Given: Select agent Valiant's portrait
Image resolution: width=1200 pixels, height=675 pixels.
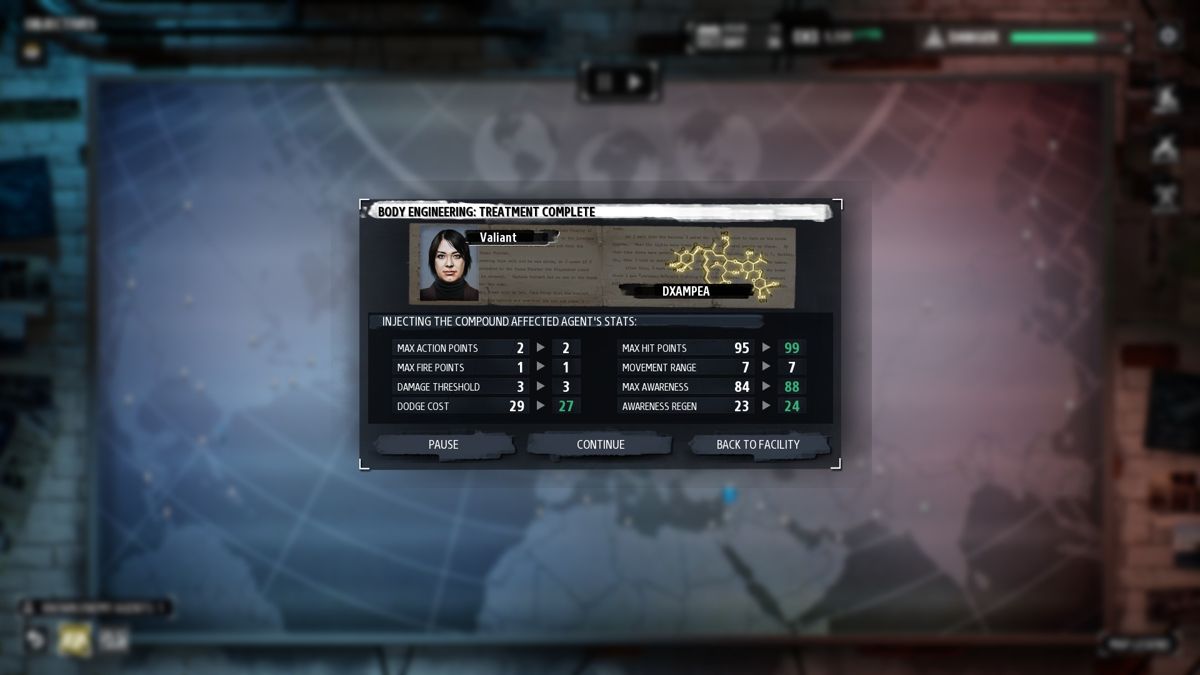Looking at the screenshot, I should (449, 265).
